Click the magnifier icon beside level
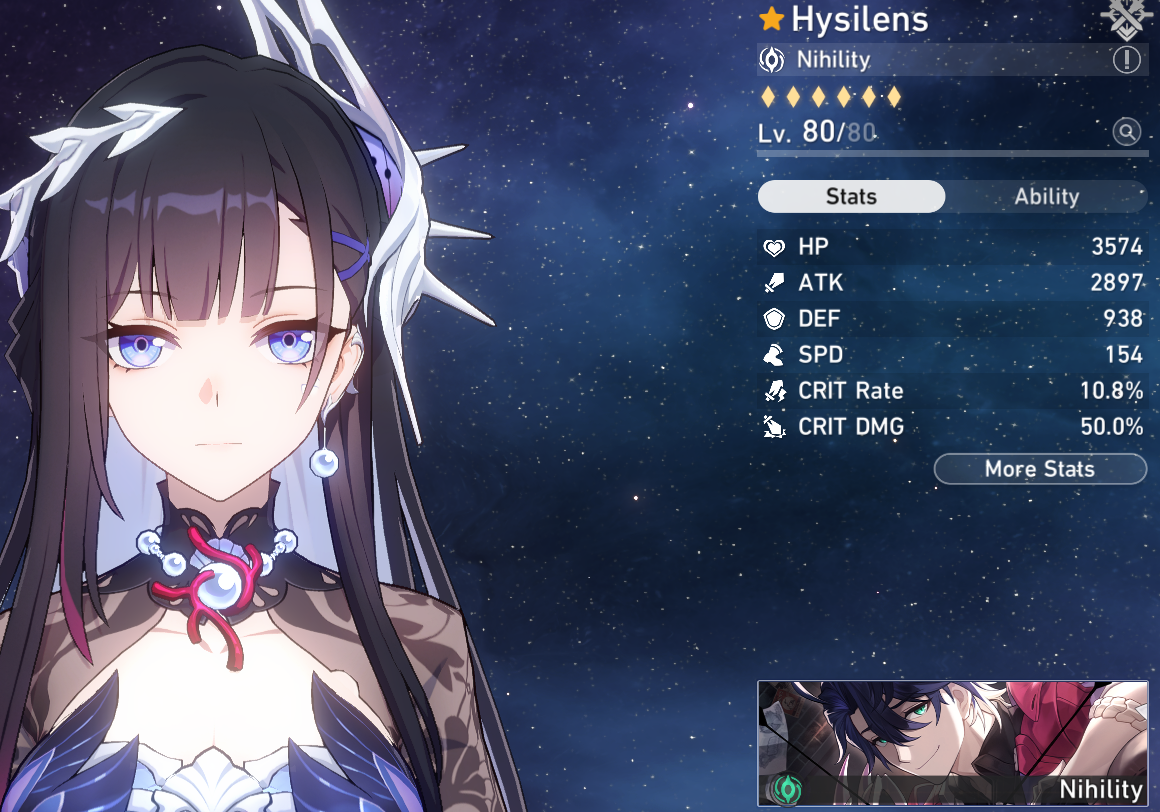1160x812 pixels. [x=1127, y=132]
